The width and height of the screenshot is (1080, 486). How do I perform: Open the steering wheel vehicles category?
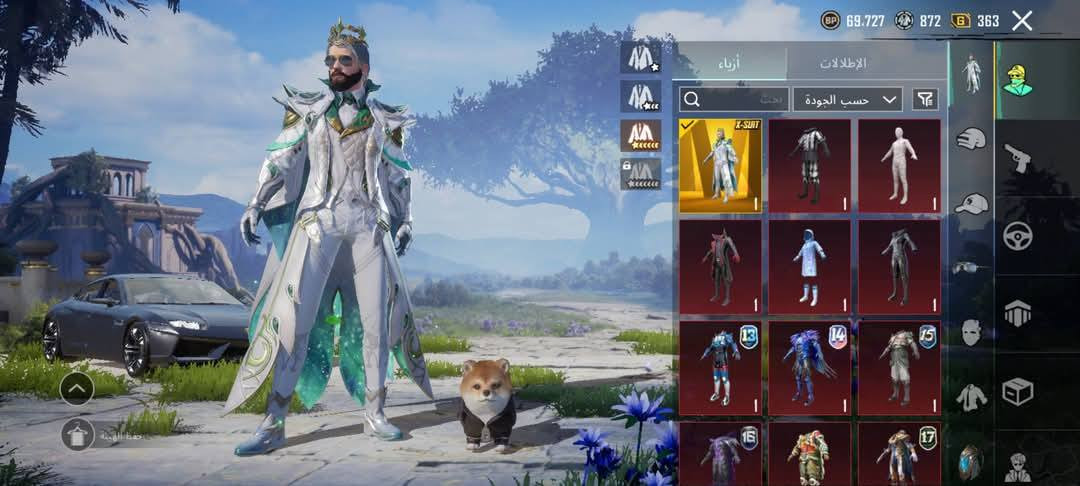pyautogui.click(x=1018, y=236)
